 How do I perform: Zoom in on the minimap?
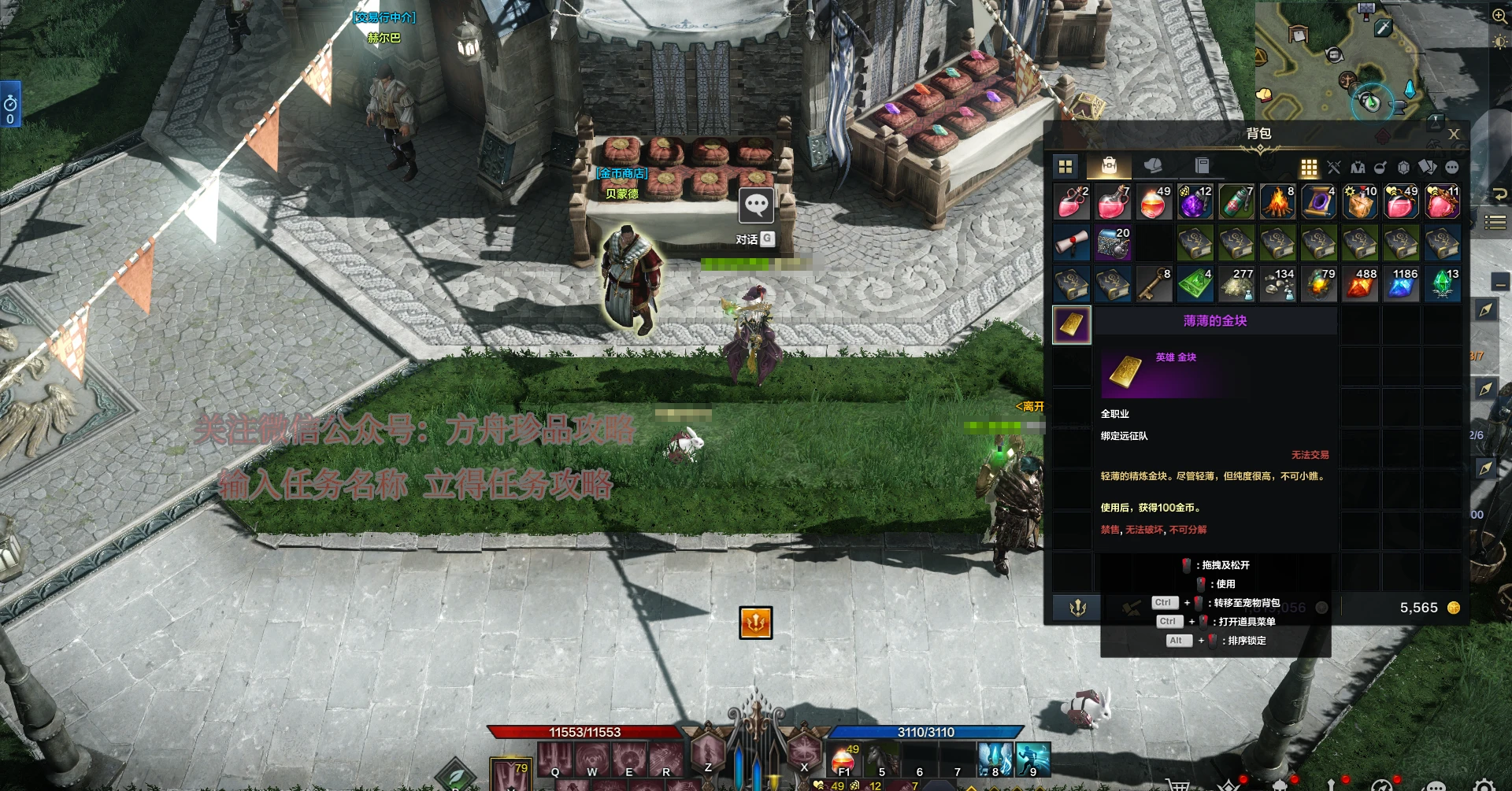pyautogui.click(x=1499, y=17)
